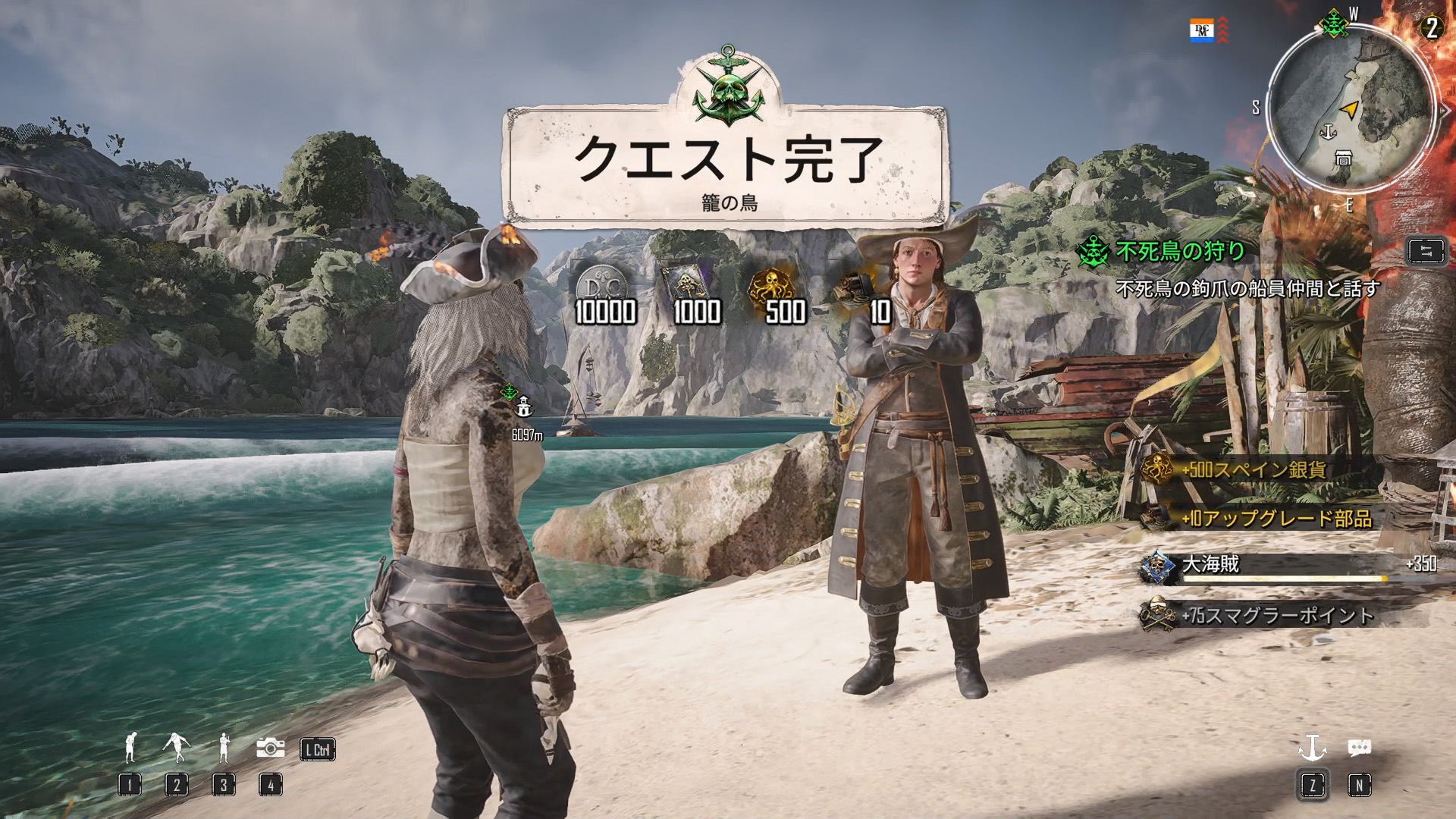Click the 10000 silver coin reward

[604, 296]
